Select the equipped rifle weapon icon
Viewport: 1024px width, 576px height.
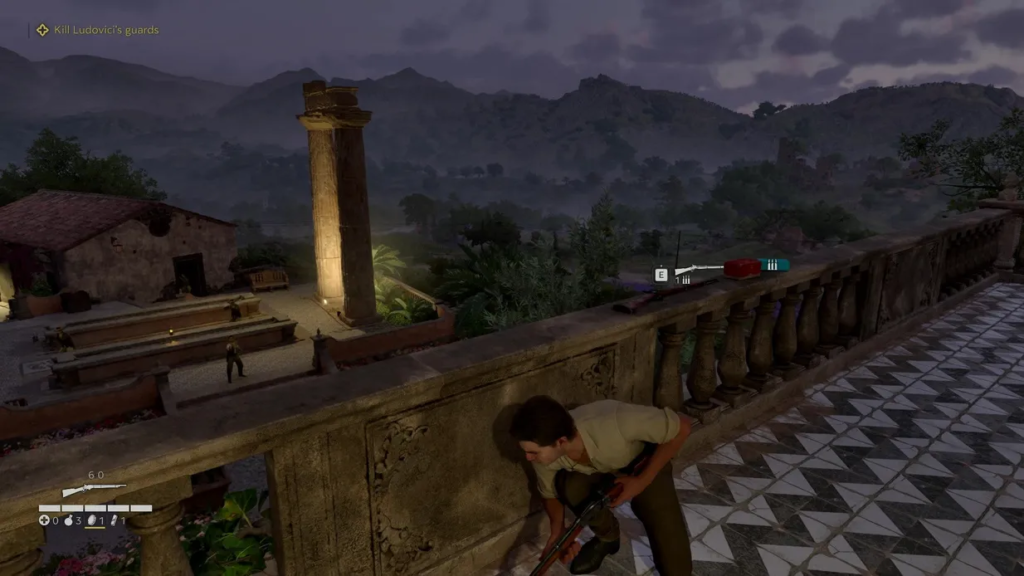(93, 490)
